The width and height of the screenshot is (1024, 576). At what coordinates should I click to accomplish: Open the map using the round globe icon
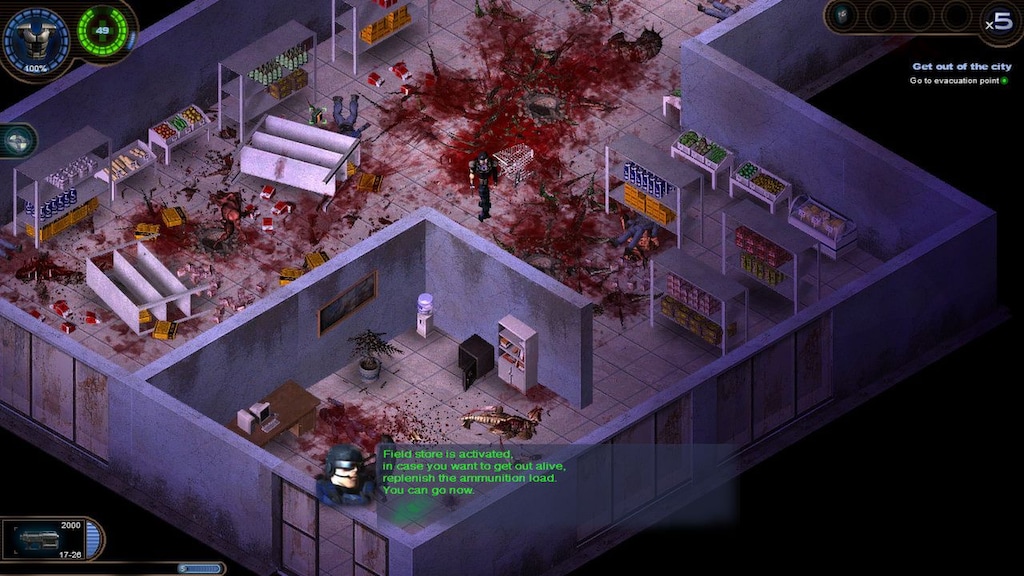(x=17, y=141)
